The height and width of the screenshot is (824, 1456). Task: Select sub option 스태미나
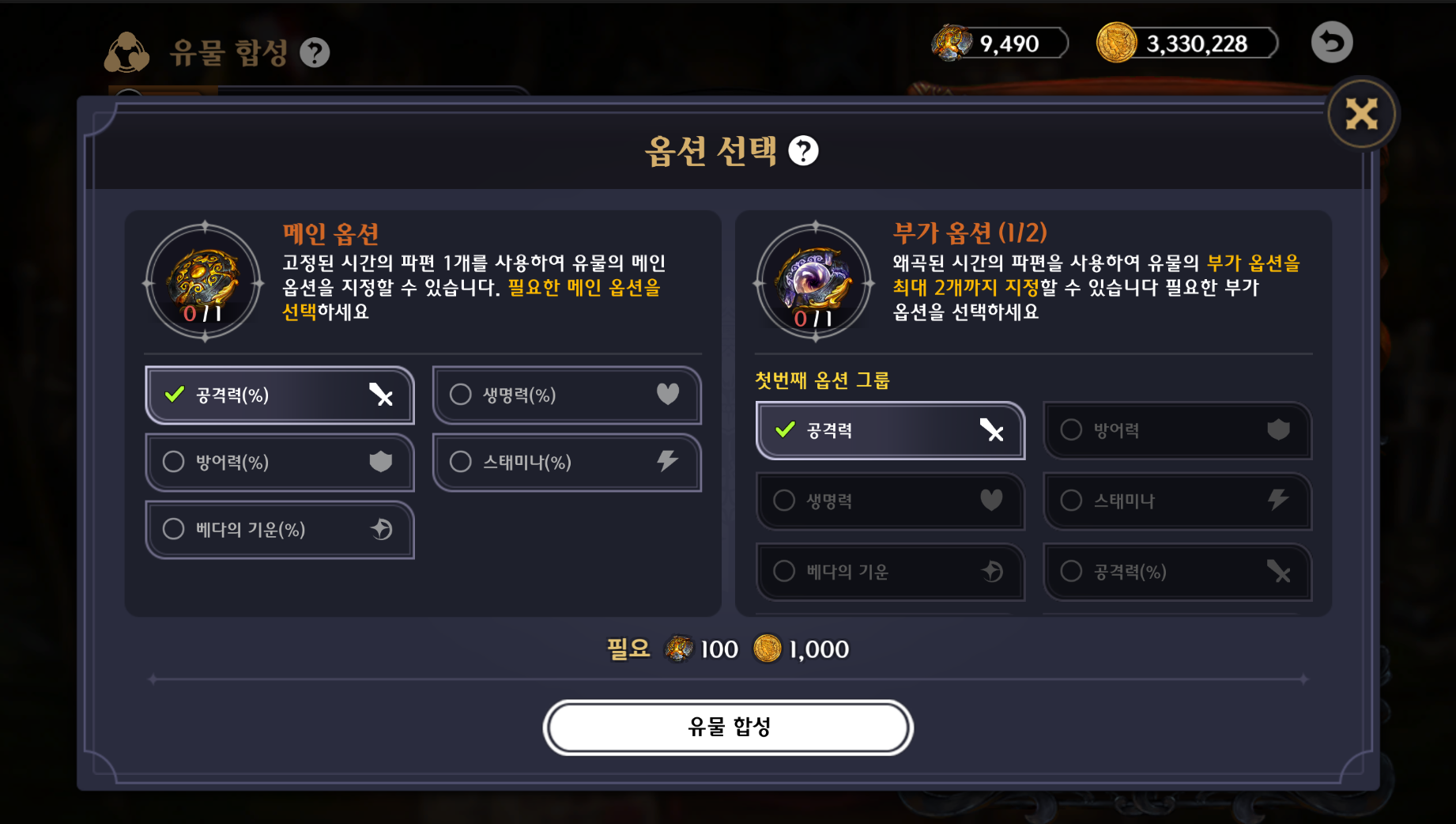[1176, 501]
